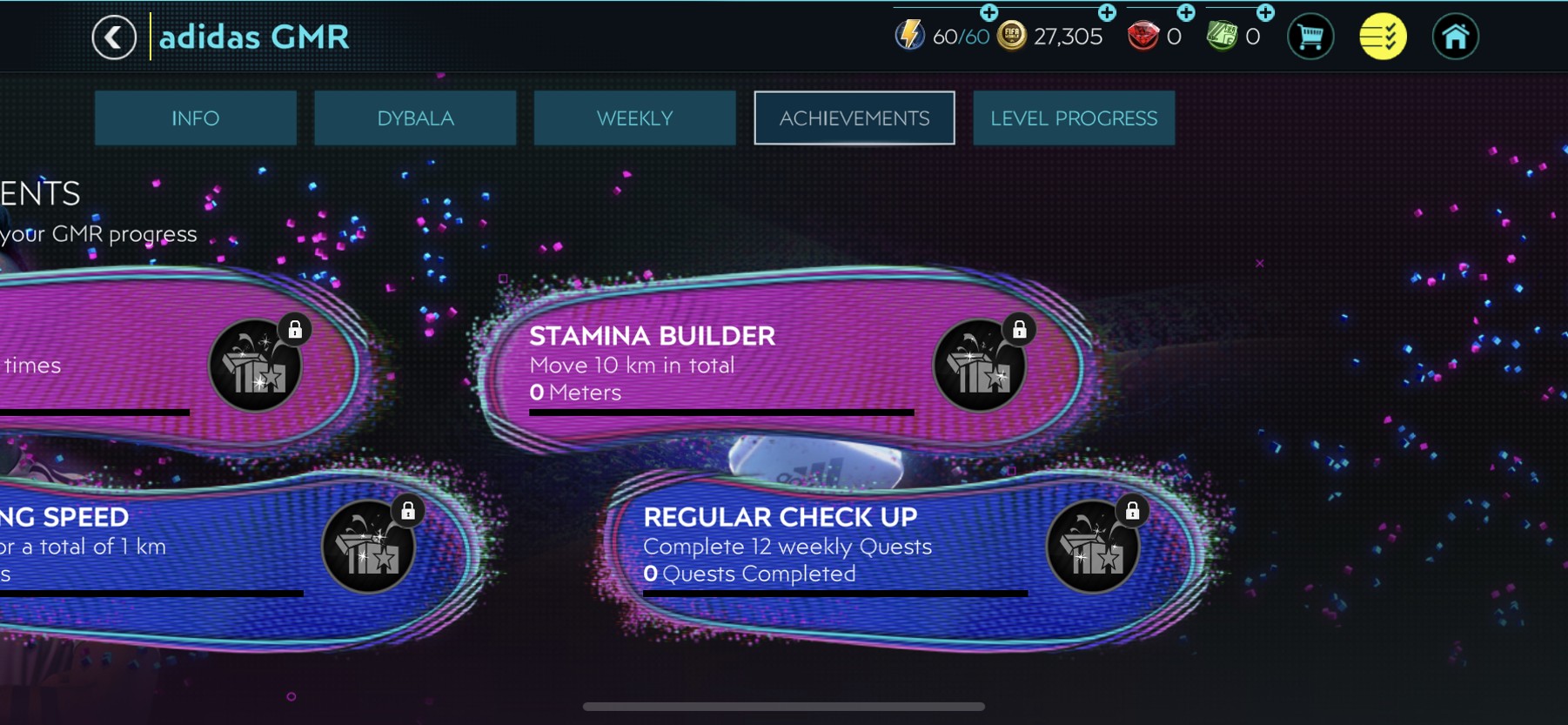Viewport: 1568px width, 725px height.
Task: Add red gems with plus button
Action: pos(1186,12)
